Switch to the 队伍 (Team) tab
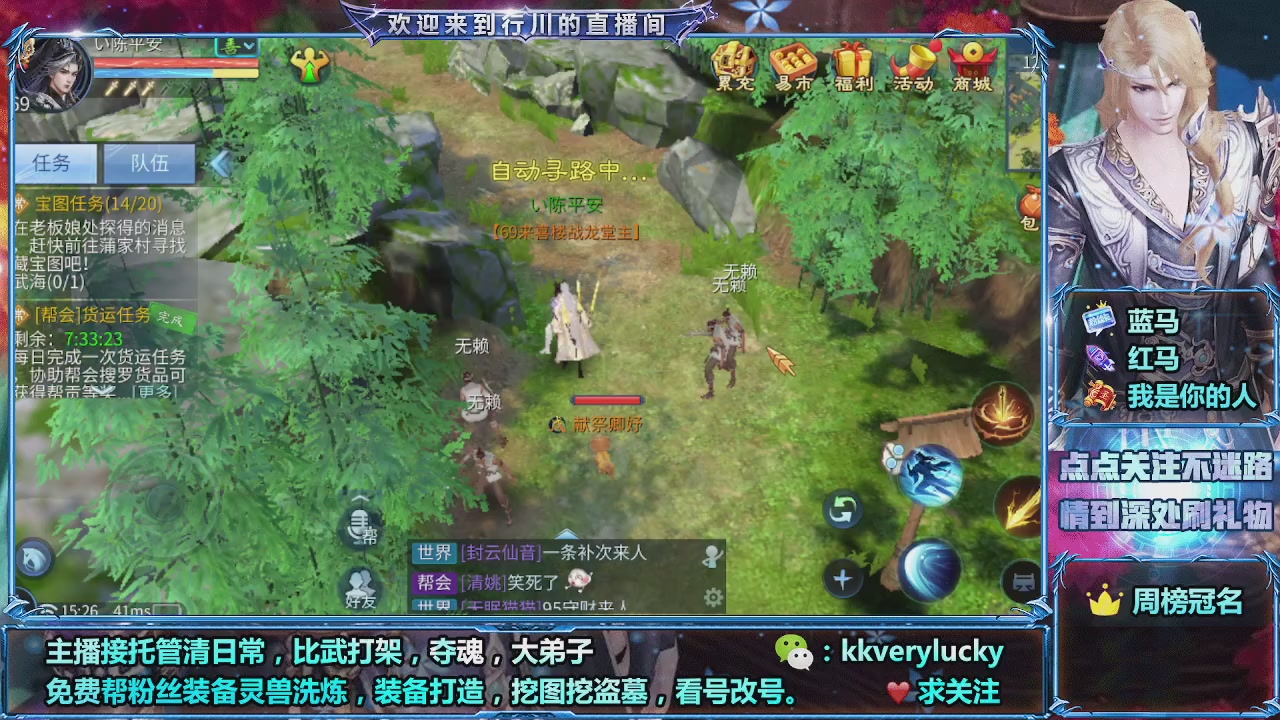Screen dimensions: 1280x720 click(x=150, y=163)
